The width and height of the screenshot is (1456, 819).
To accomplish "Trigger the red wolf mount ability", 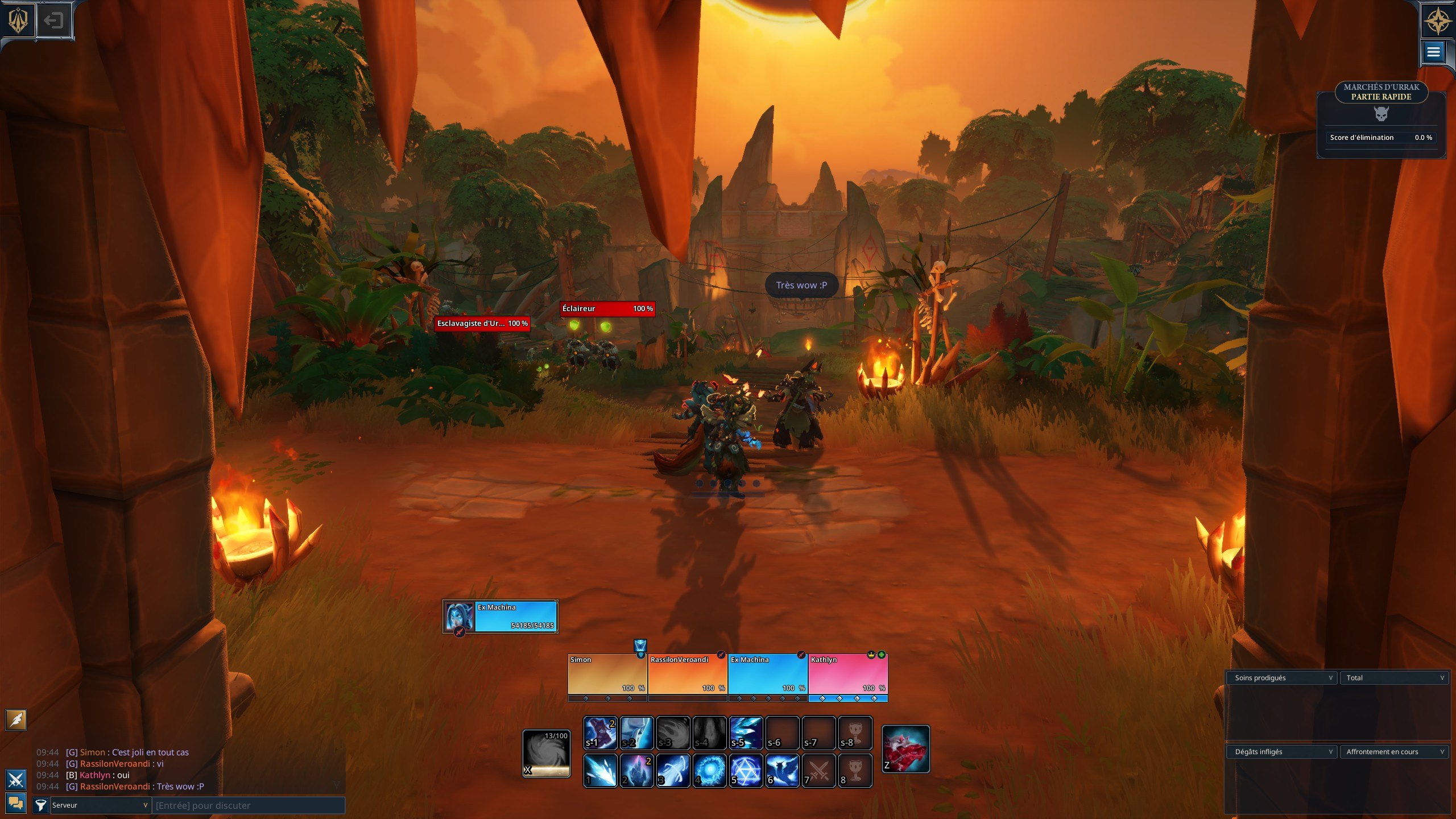I will click(x=905, y=749).
